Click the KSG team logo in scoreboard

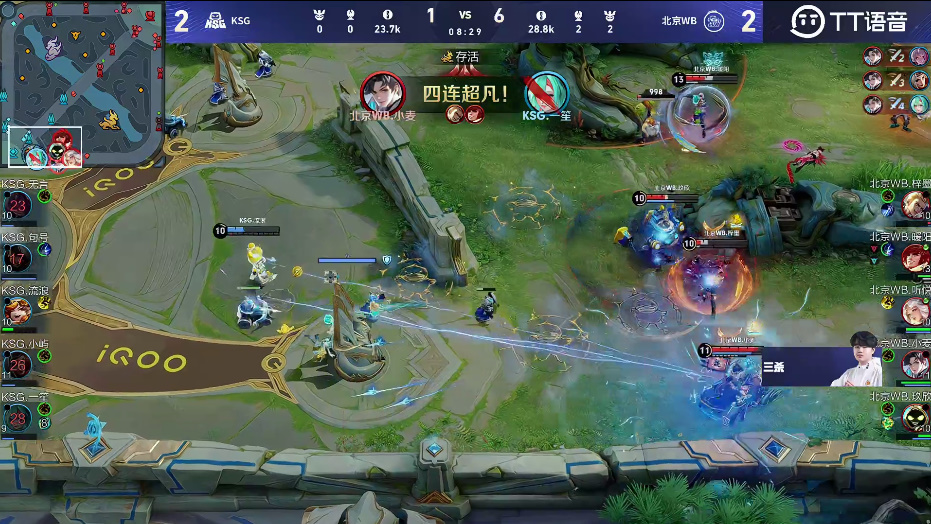(x=213, y=21)
